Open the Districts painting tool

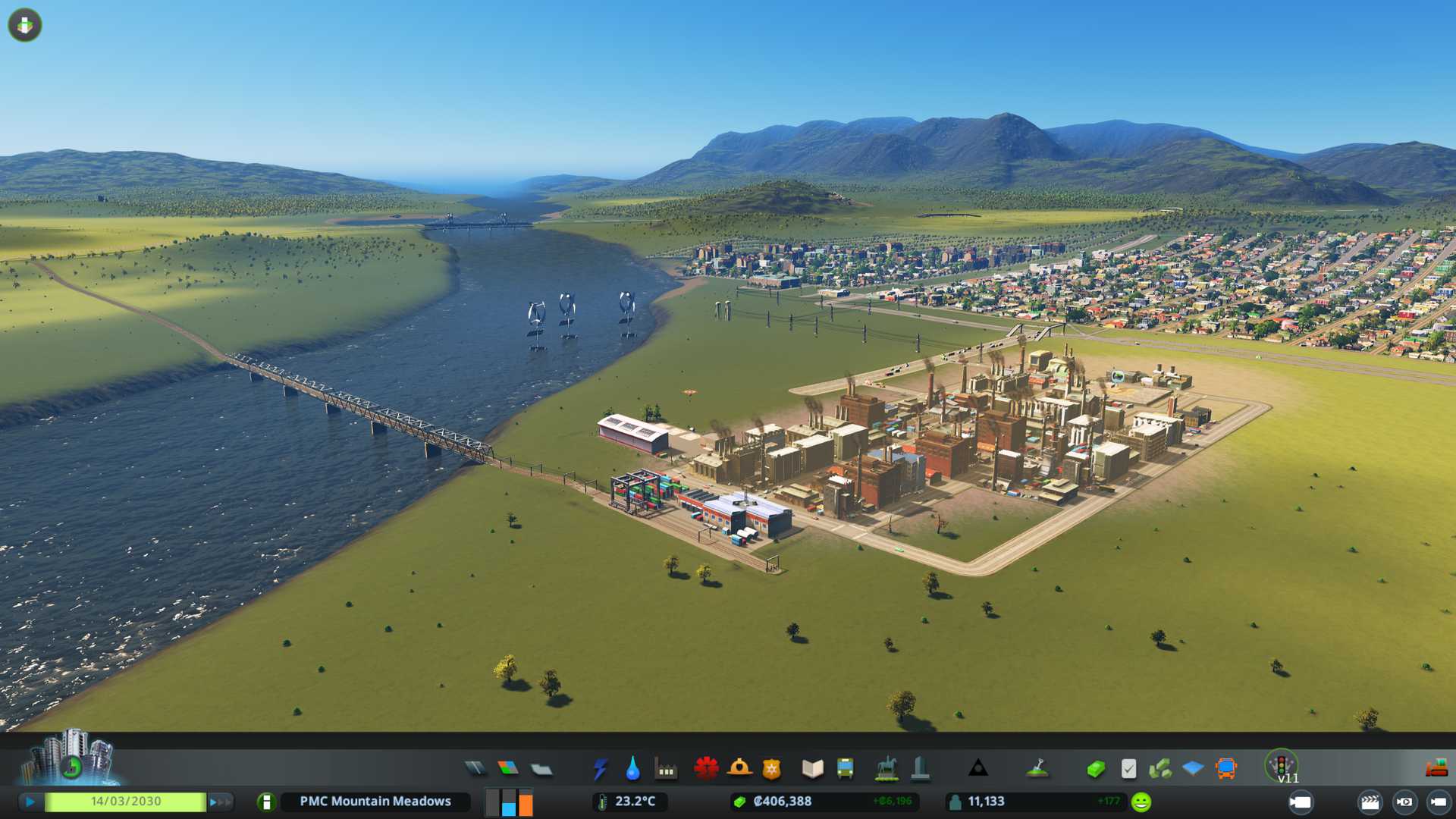541,769
